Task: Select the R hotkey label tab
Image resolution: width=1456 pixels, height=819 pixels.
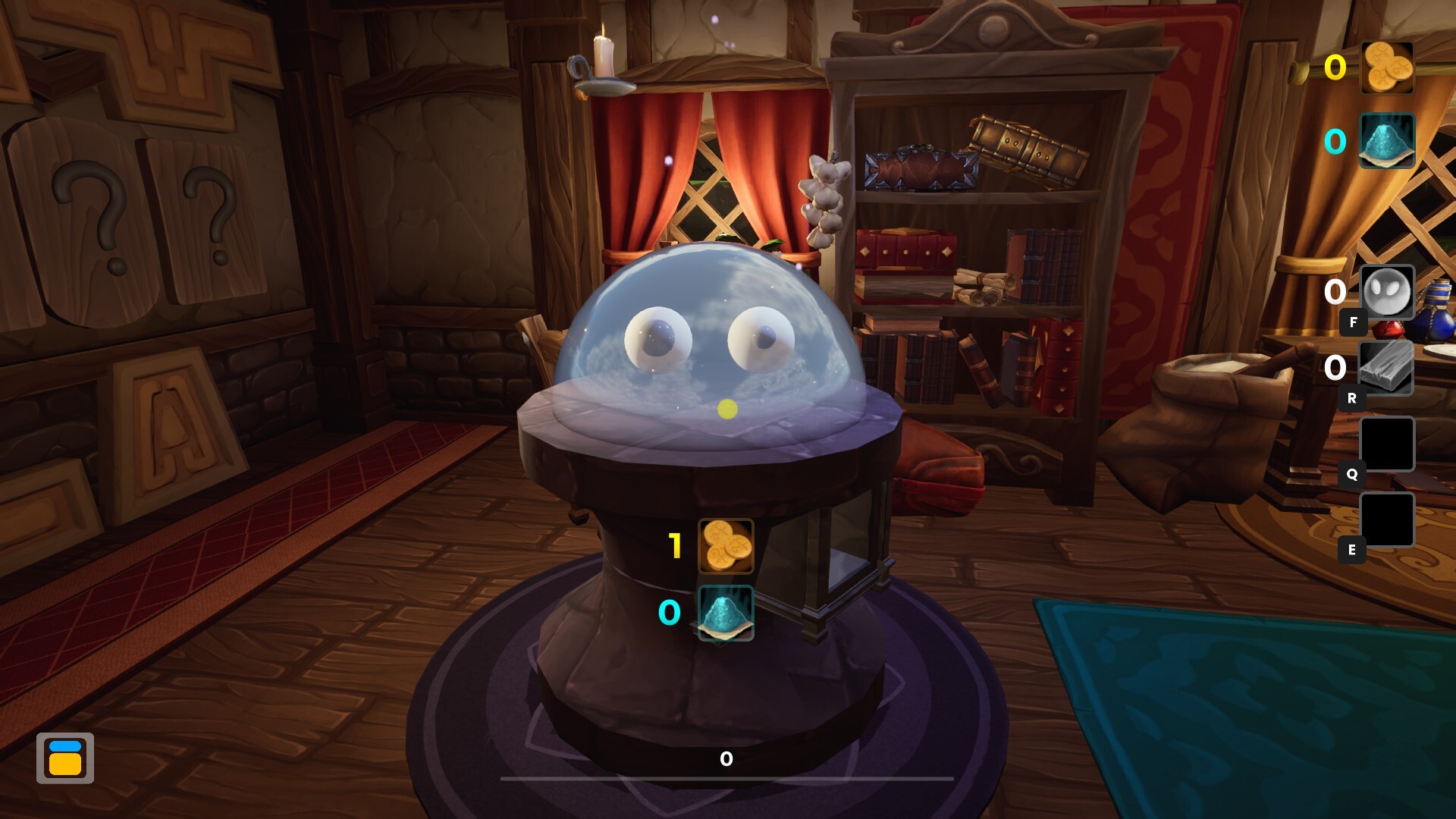Action: click(x=1352, y=398)
